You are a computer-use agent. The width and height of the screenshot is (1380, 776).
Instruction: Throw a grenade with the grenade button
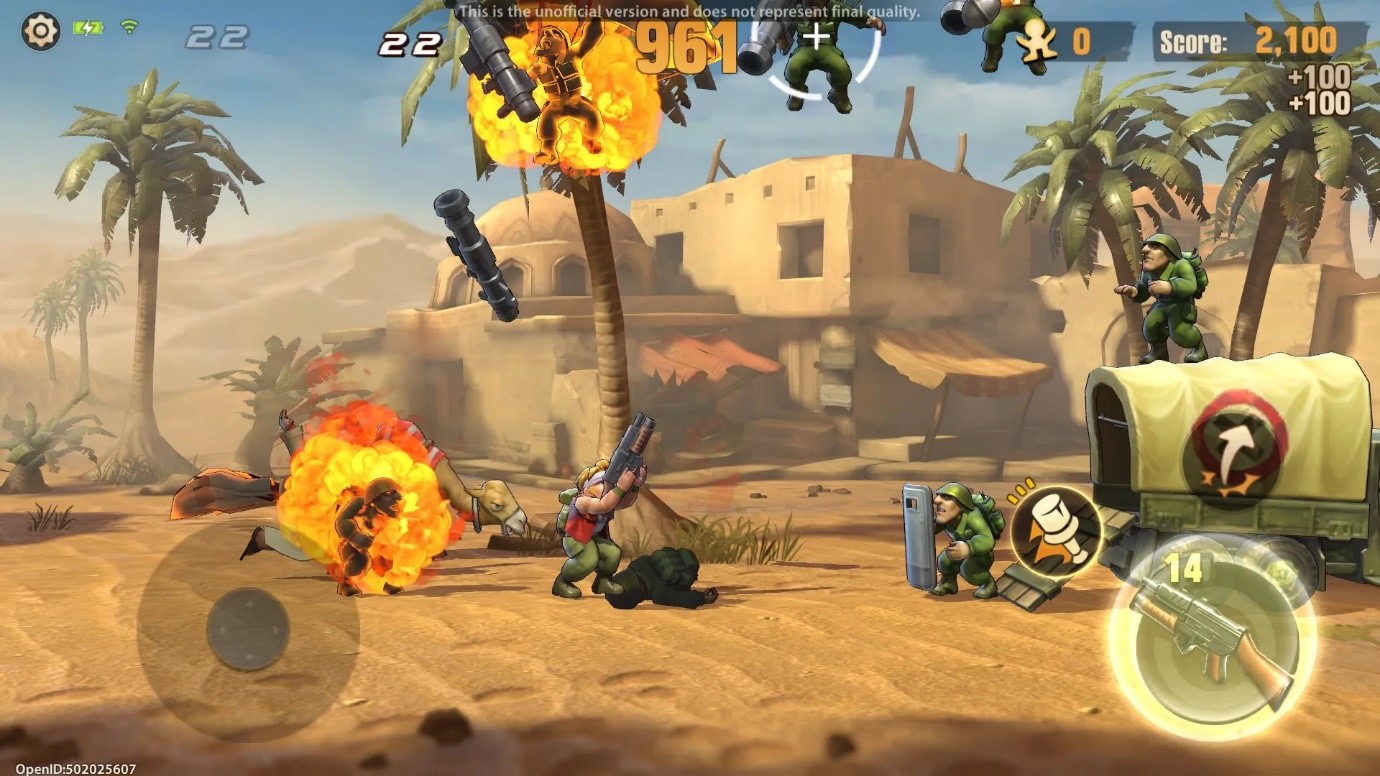(1055, 534)
